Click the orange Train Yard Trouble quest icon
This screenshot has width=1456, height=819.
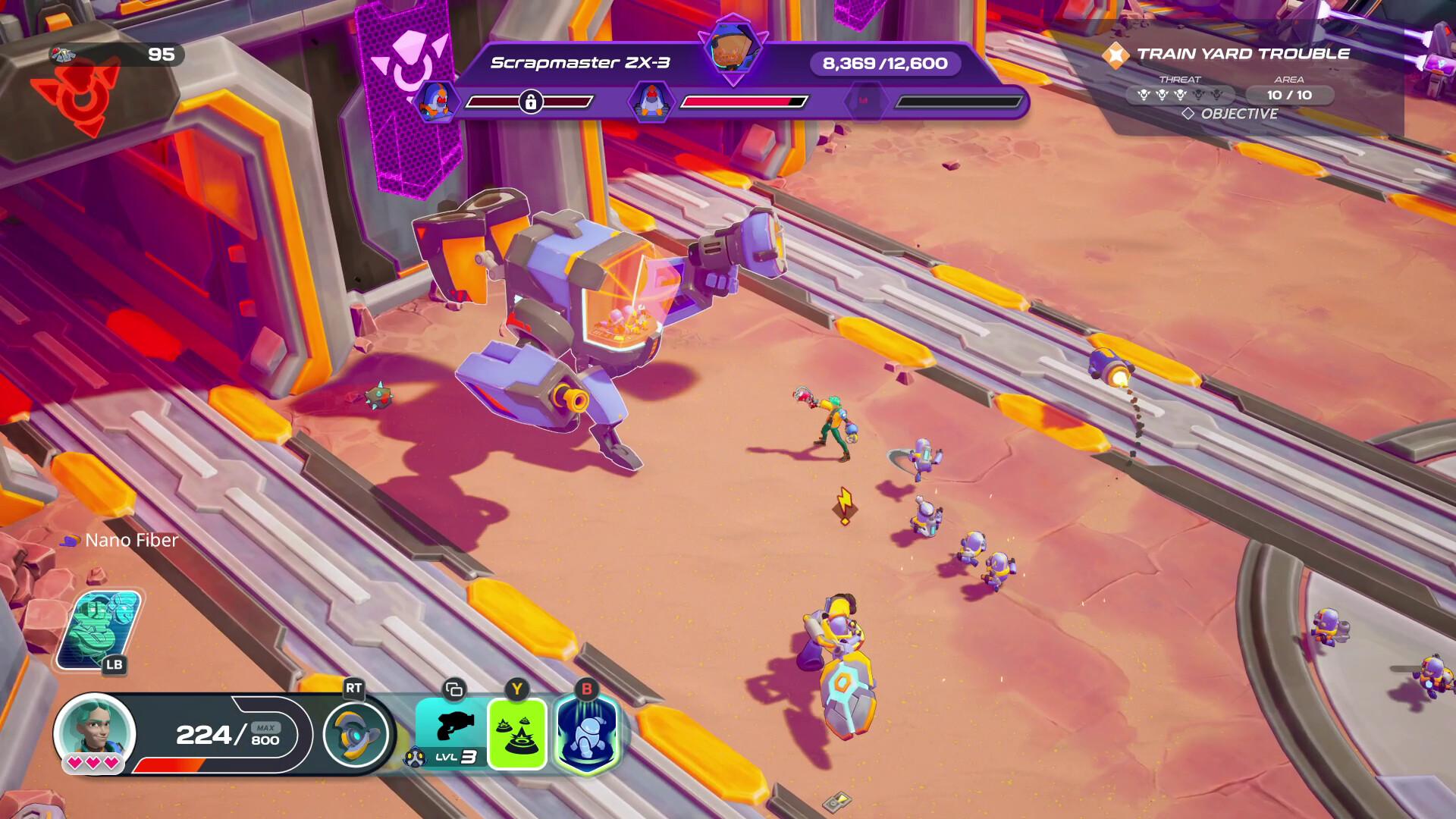click(1115, 54)
